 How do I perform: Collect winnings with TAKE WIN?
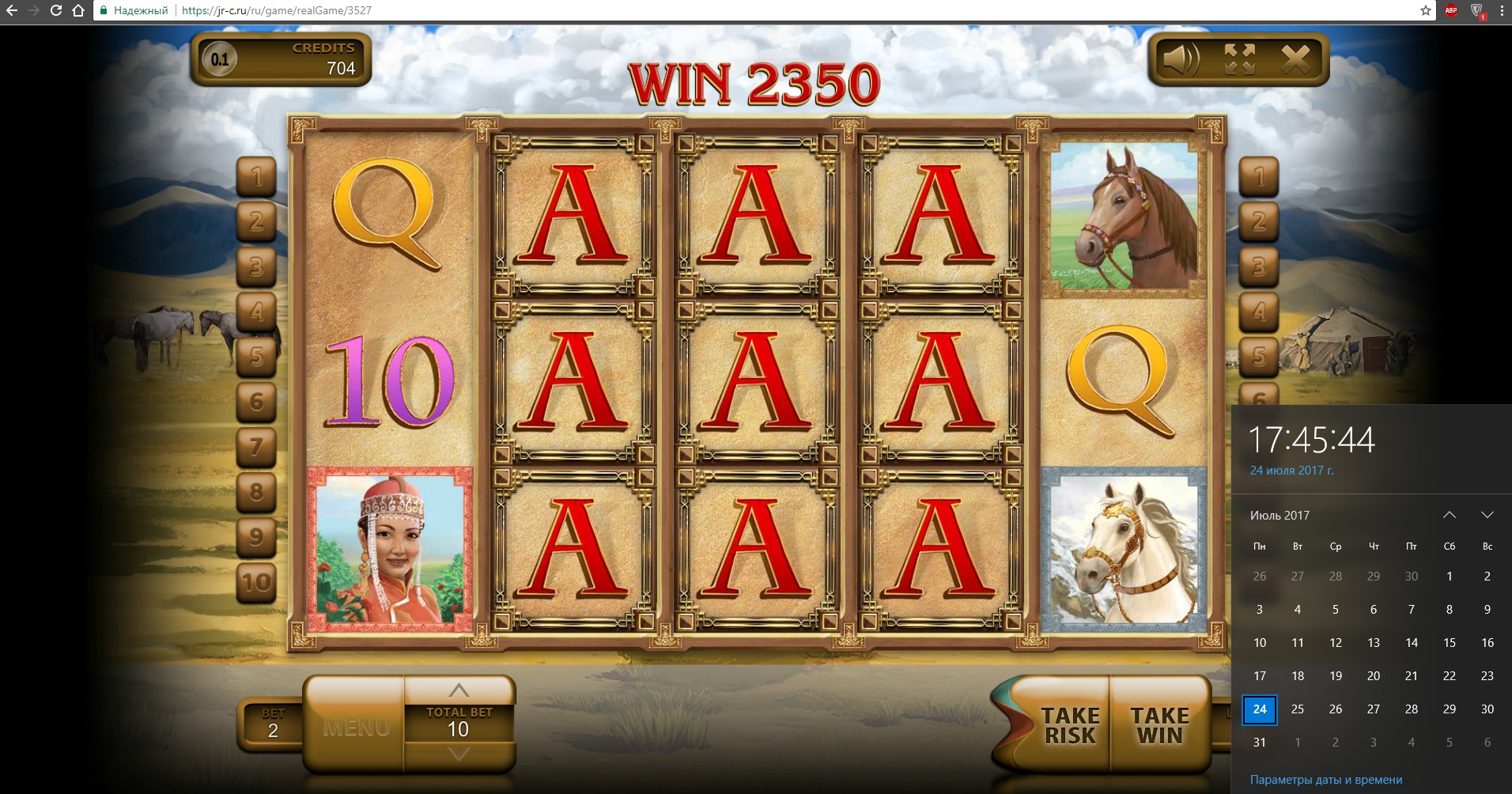pyautogui.click(x=1159, y=725)
